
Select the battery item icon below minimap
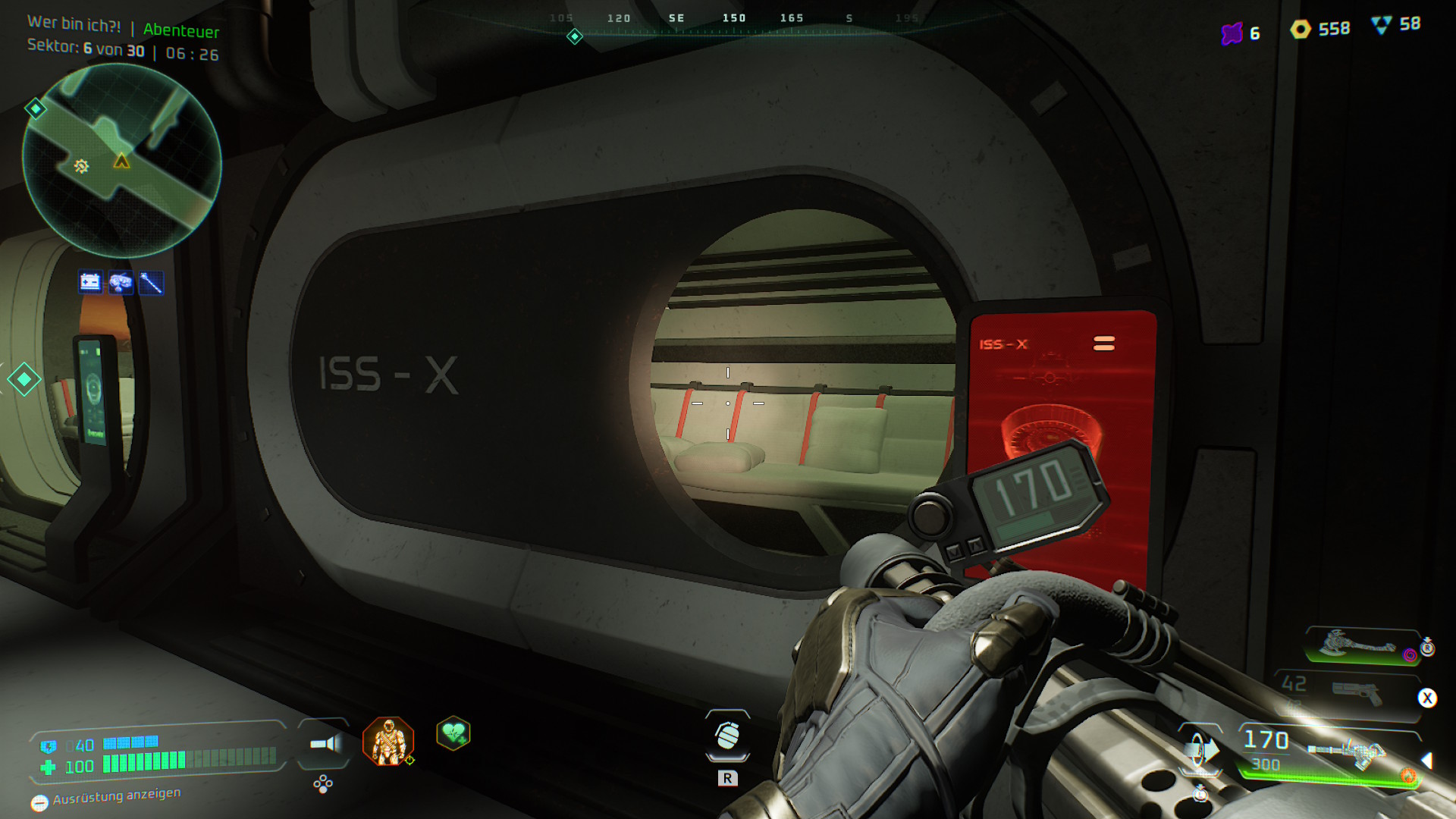pyautogui.click(x=90, y=283)
